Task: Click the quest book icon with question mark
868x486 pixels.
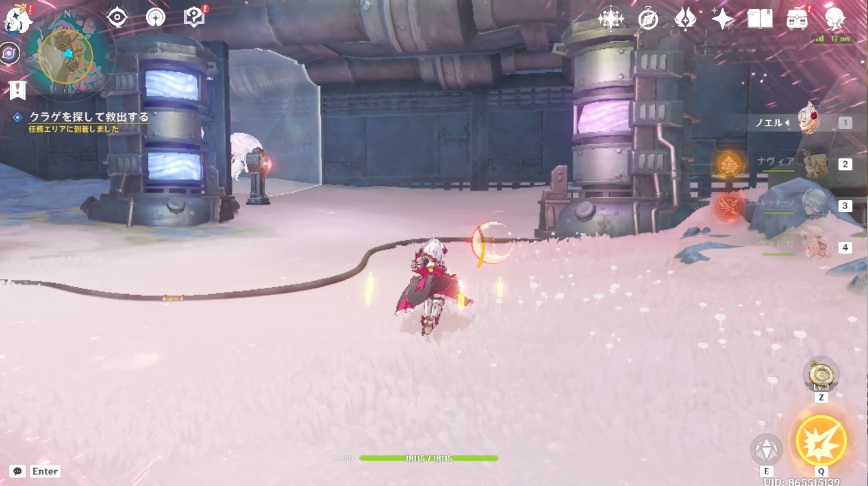Action: click(194, 17)
